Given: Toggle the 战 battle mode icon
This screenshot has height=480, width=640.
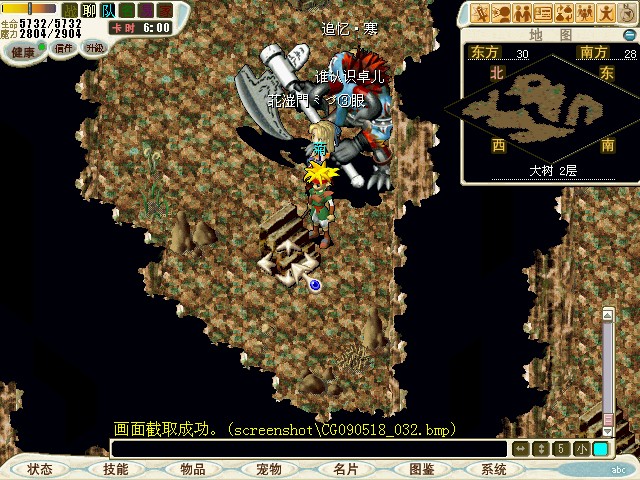Looking at the screenshot, I should 69,10.
